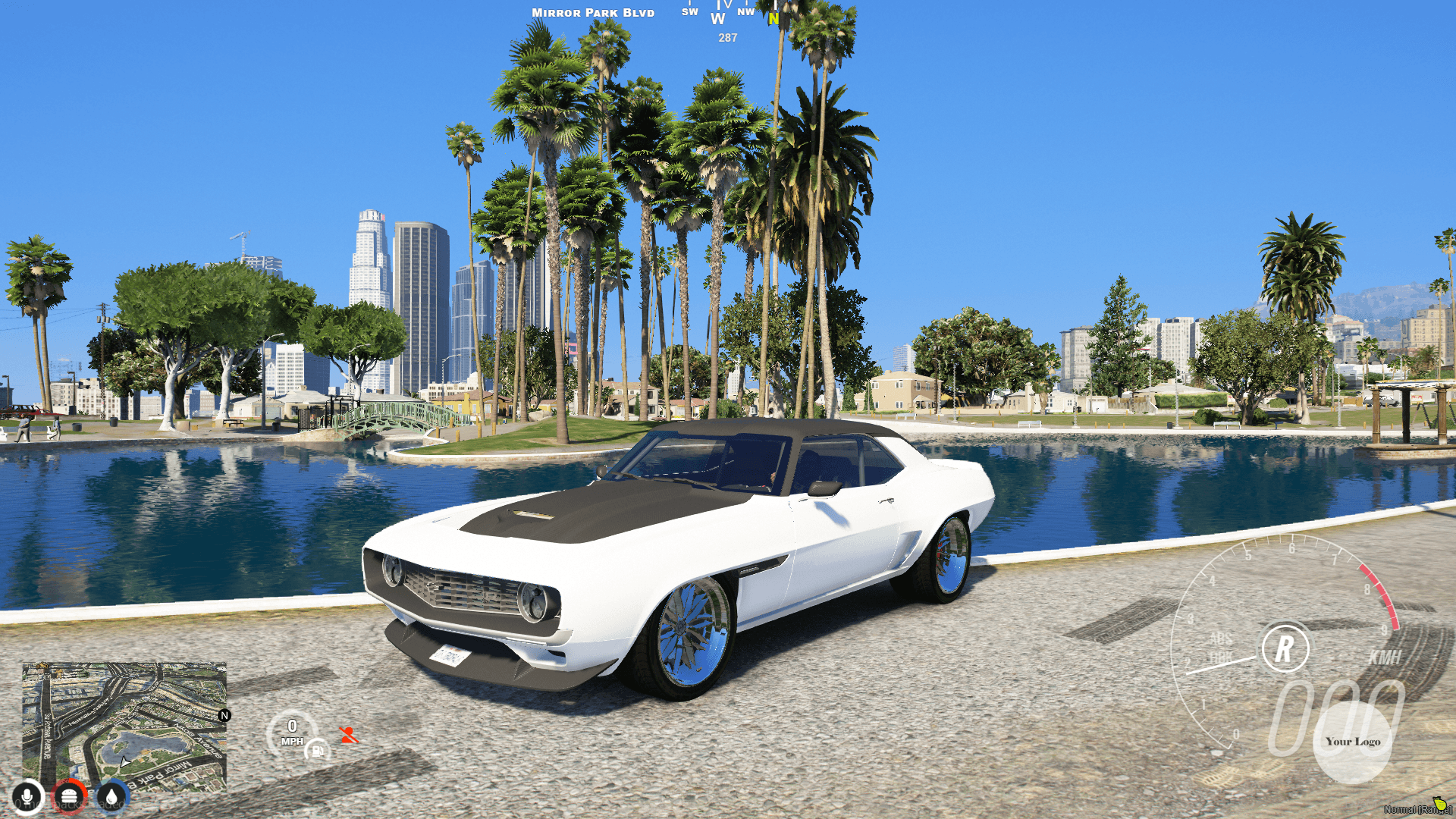
Task: Click the N marker on the compass bar
Action: (773, 20)
